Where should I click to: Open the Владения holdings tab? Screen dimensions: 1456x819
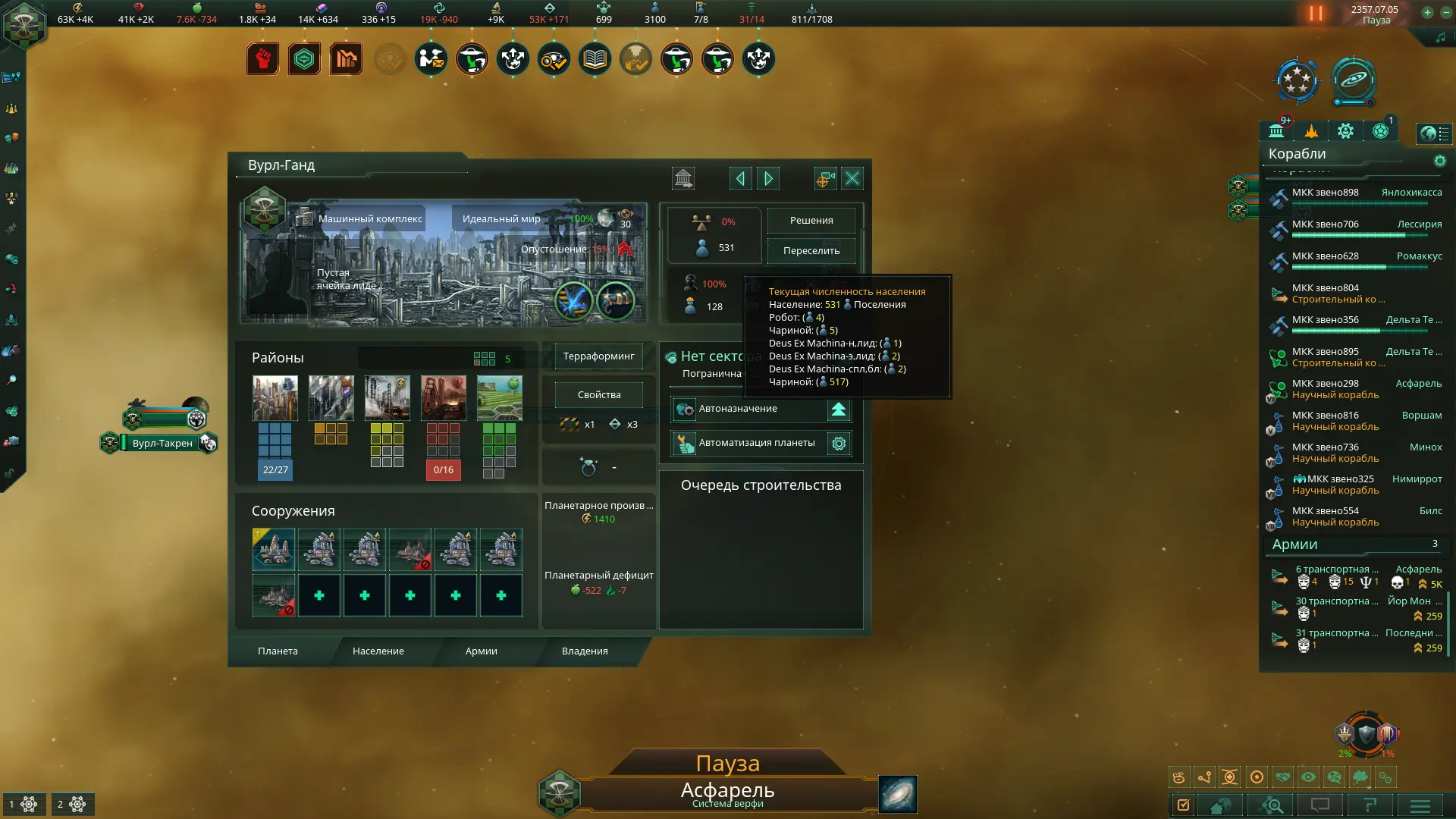[x=584, y=651]
